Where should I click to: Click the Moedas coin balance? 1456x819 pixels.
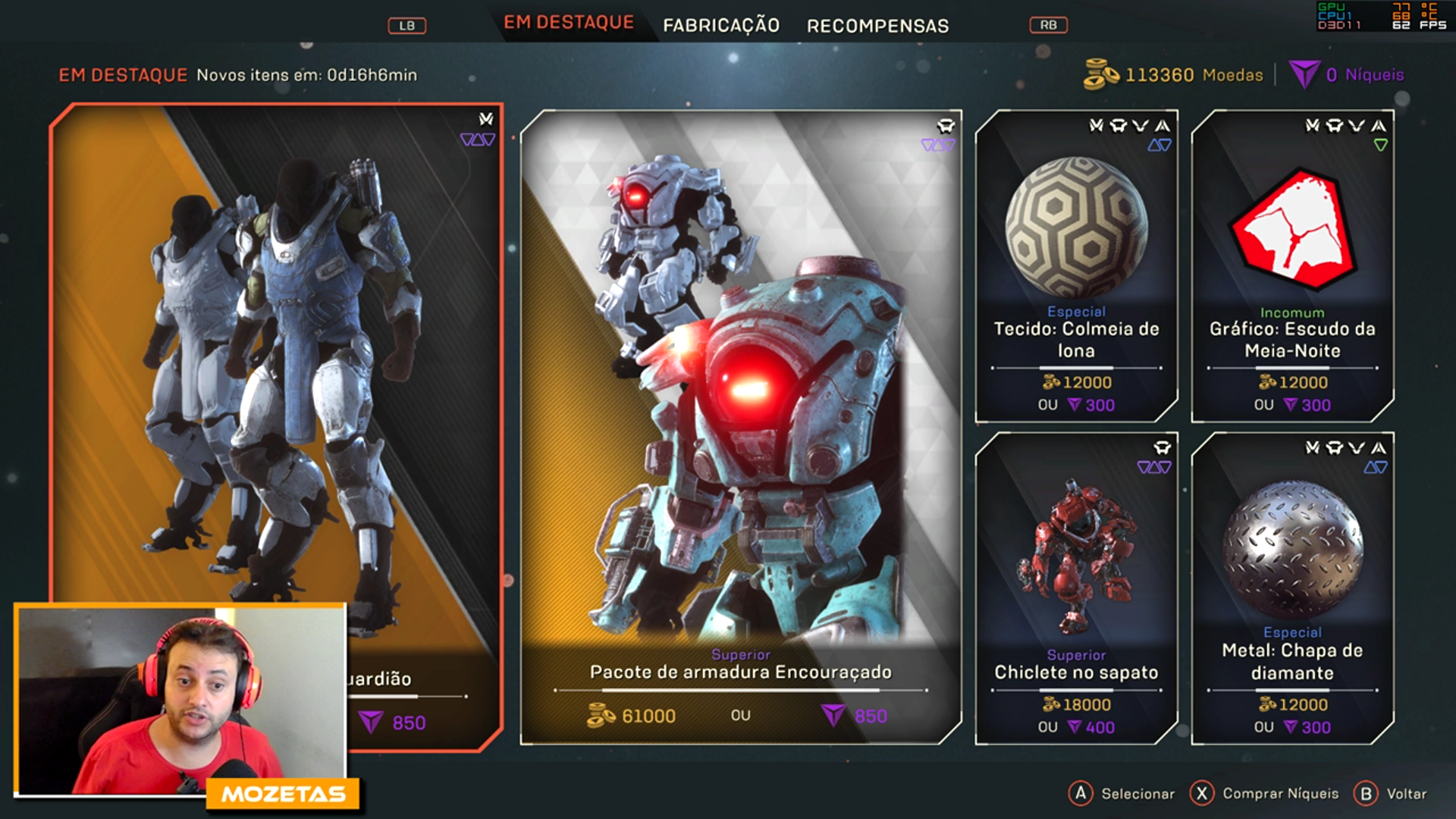click(x=1174, y=74)
